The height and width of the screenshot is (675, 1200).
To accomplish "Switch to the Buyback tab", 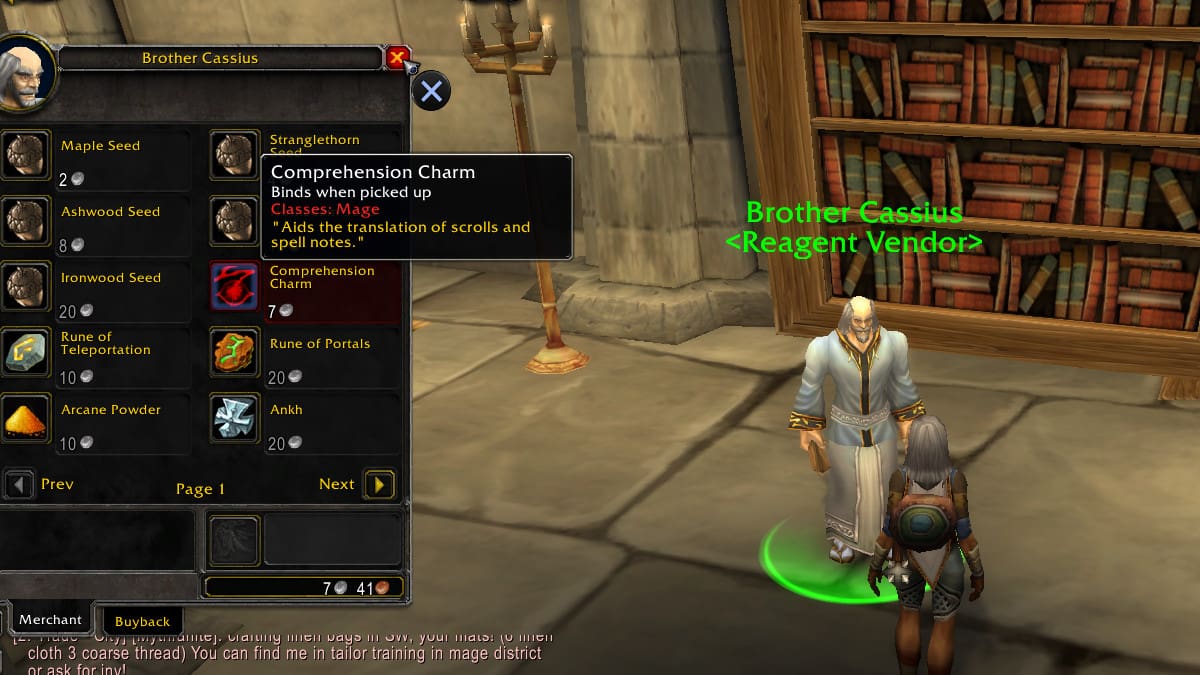I will (142, 621).
